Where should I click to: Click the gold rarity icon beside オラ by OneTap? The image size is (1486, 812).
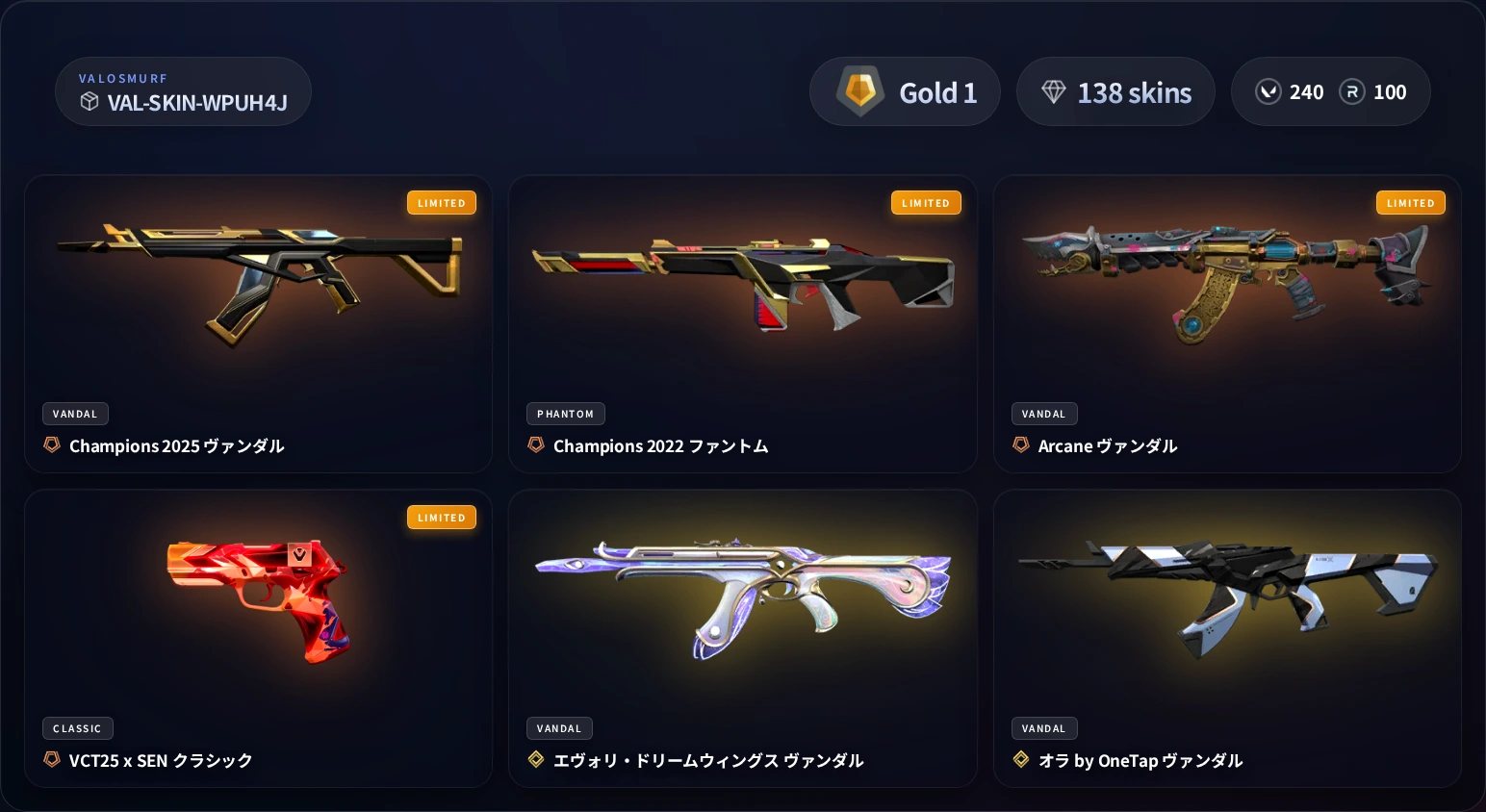tap(1021, 759)
